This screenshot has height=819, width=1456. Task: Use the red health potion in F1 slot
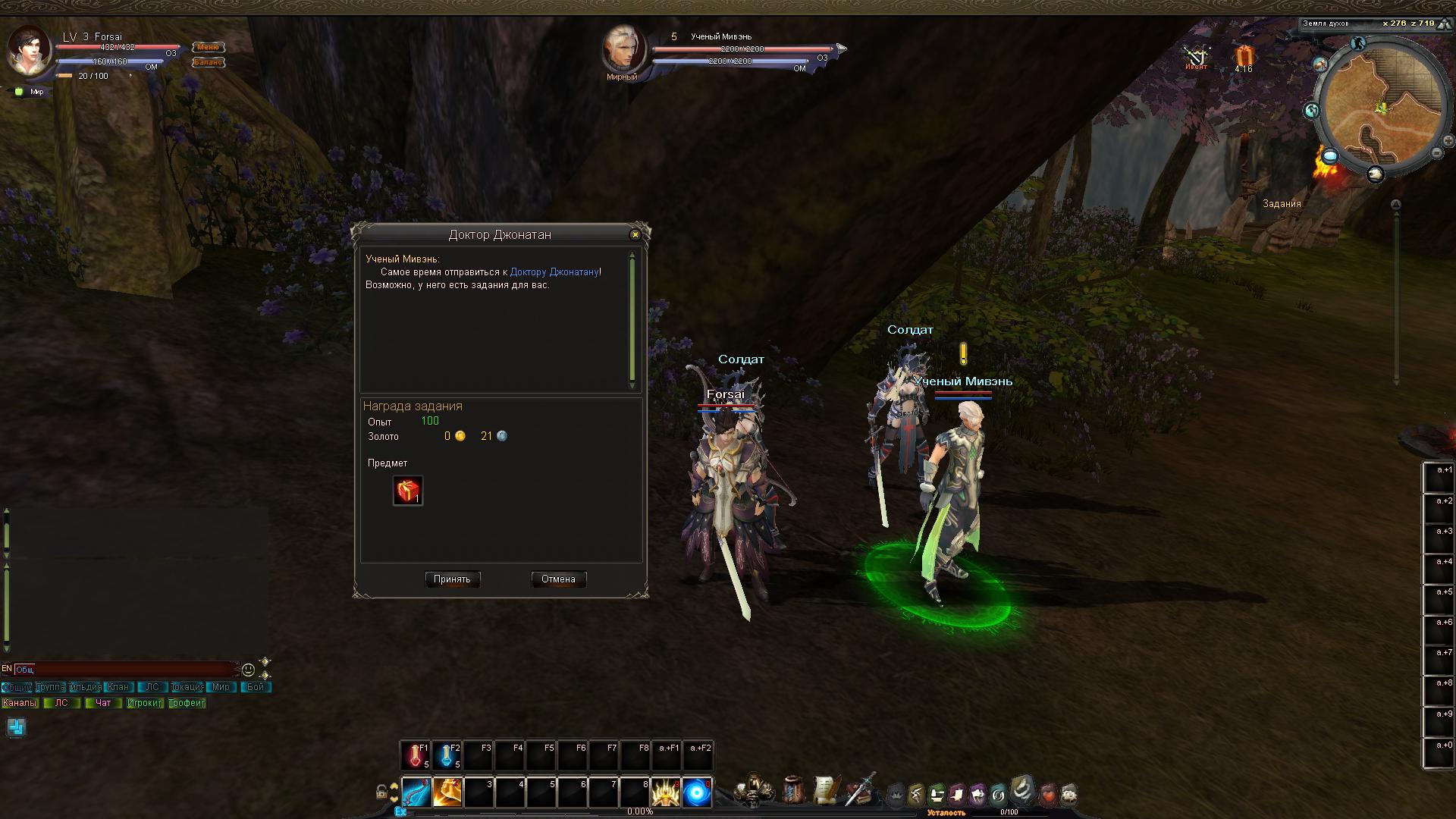click(x=415, y=755)
